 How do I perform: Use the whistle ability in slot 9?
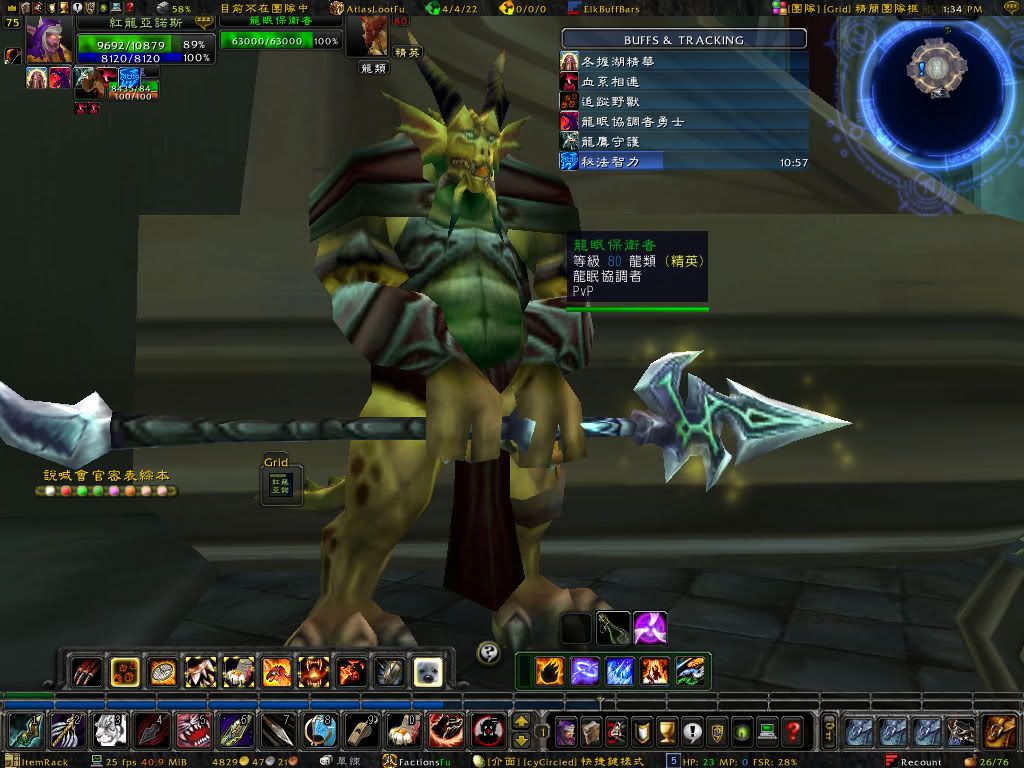[x=362, y=731]
